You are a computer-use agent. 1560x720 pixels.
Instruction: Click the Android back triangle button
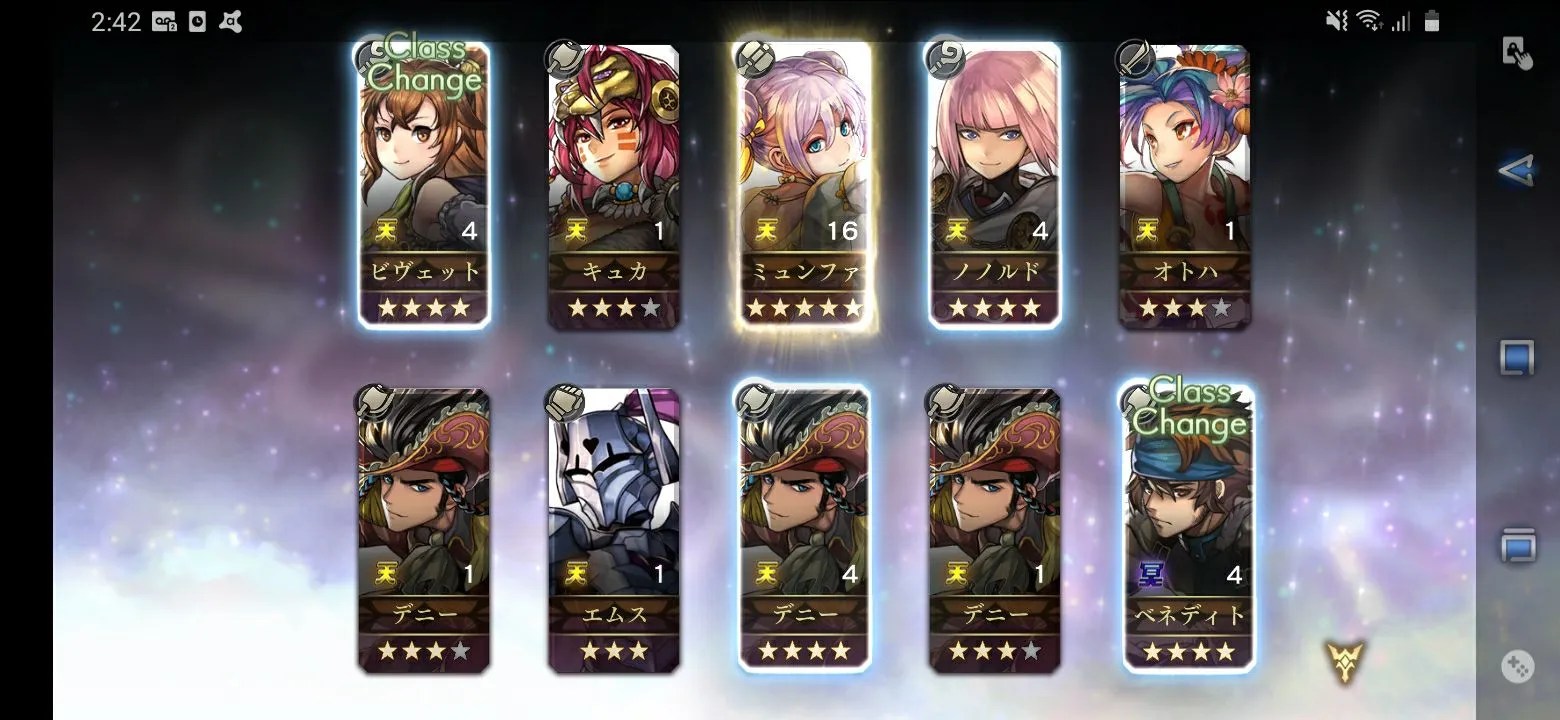pyautogui.click(x=1517, y=171)
